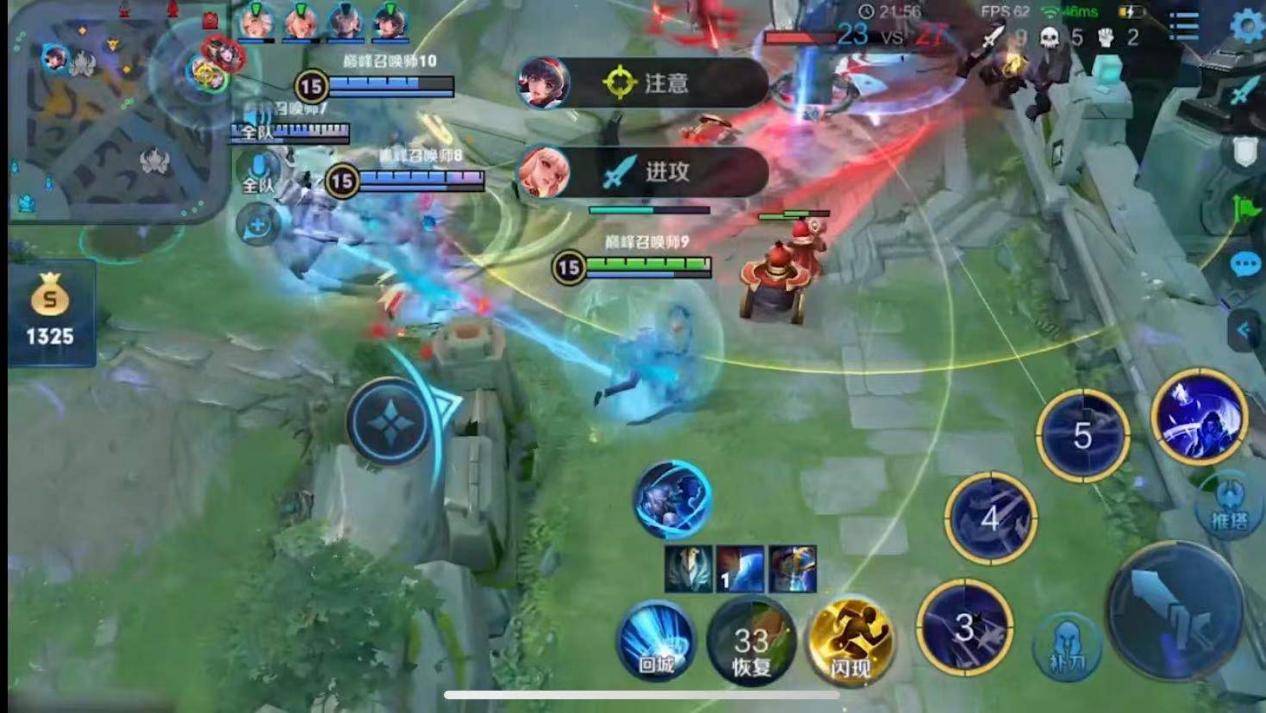Send the sword attack signal
1266x713 pixels.
pos(1243,93)
